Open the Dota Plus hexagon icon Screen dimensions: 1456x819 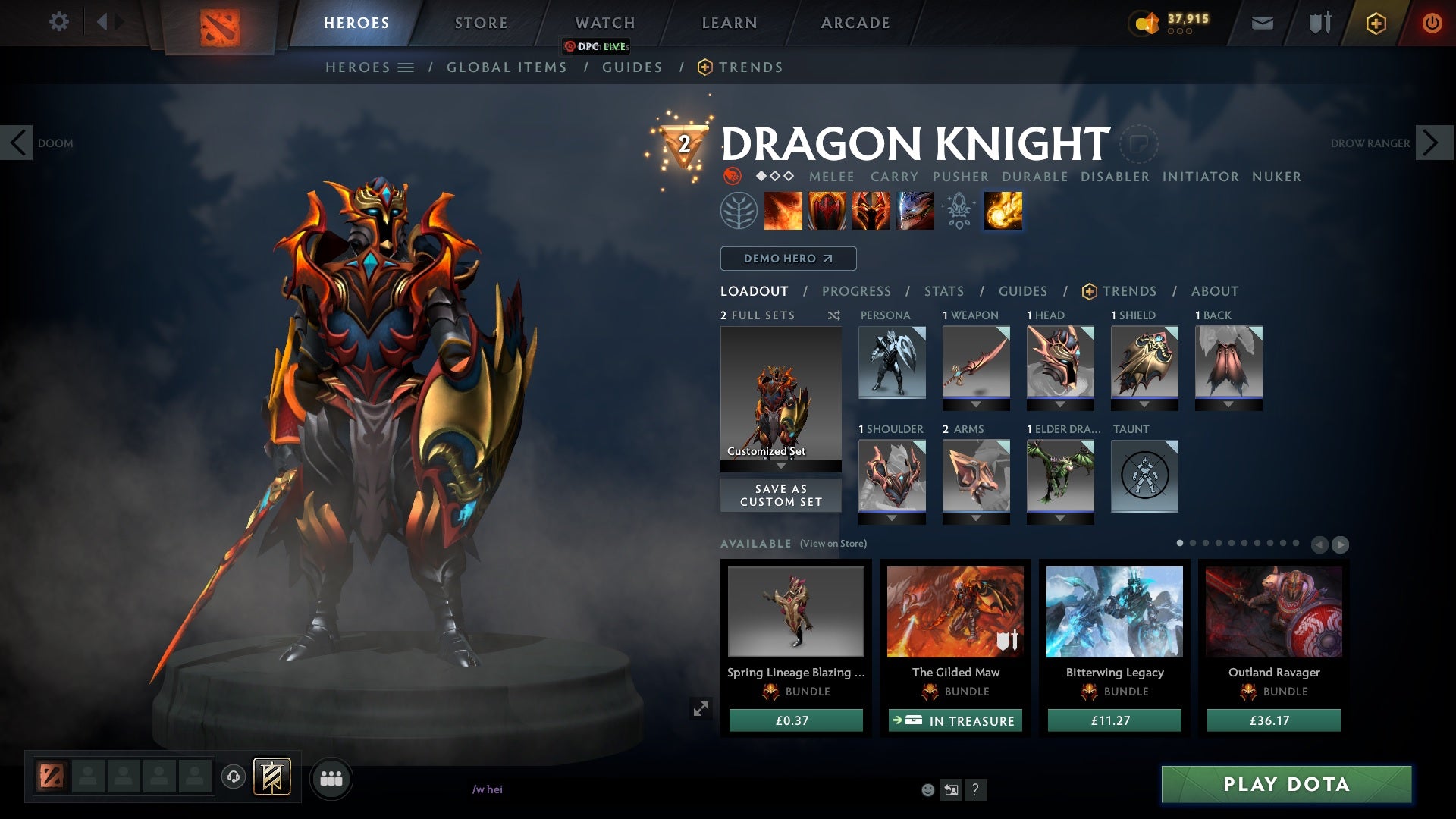click(x=1375, y=23)
